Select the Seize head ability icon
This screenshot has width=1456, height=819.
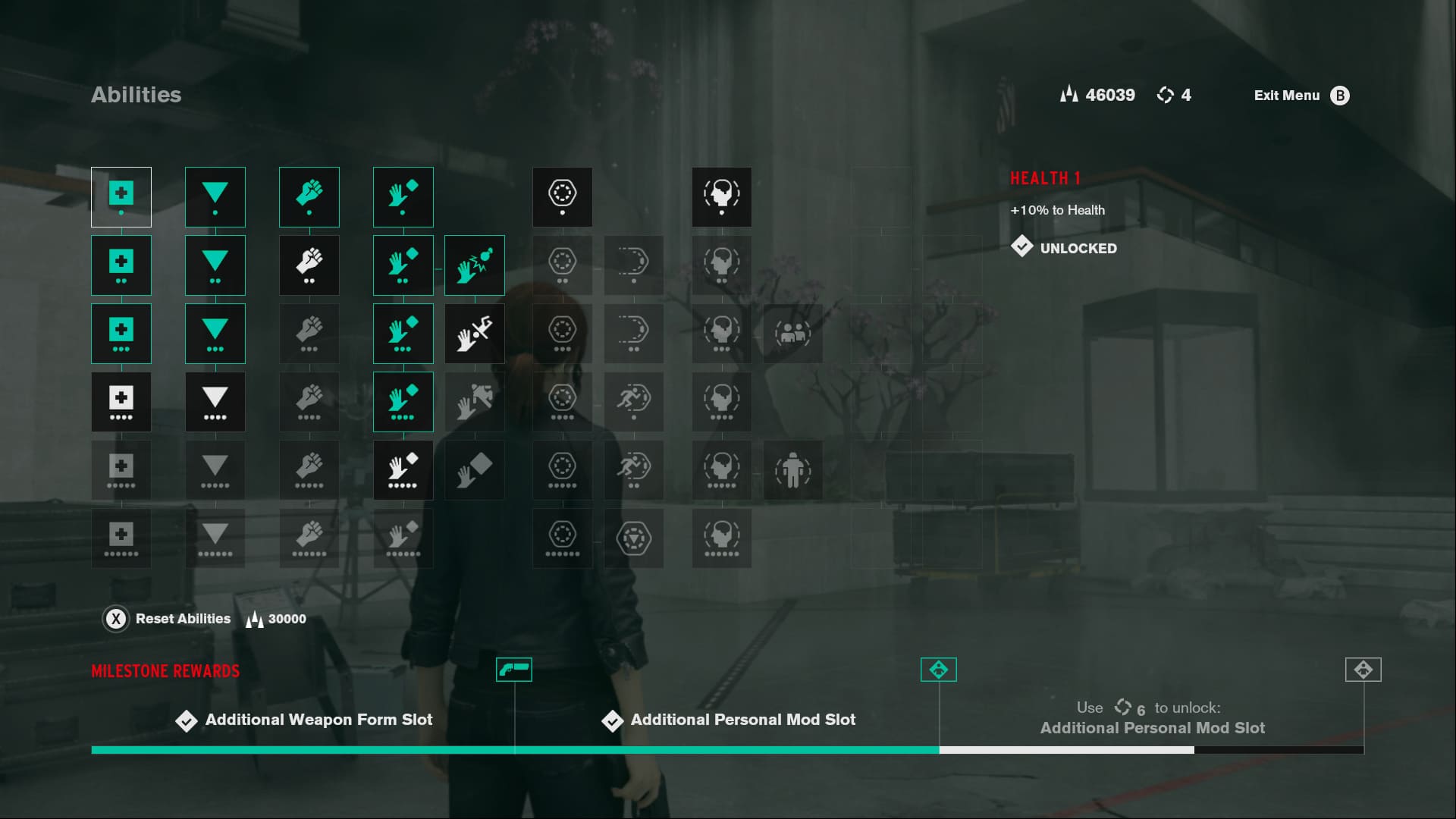point(721,197)
